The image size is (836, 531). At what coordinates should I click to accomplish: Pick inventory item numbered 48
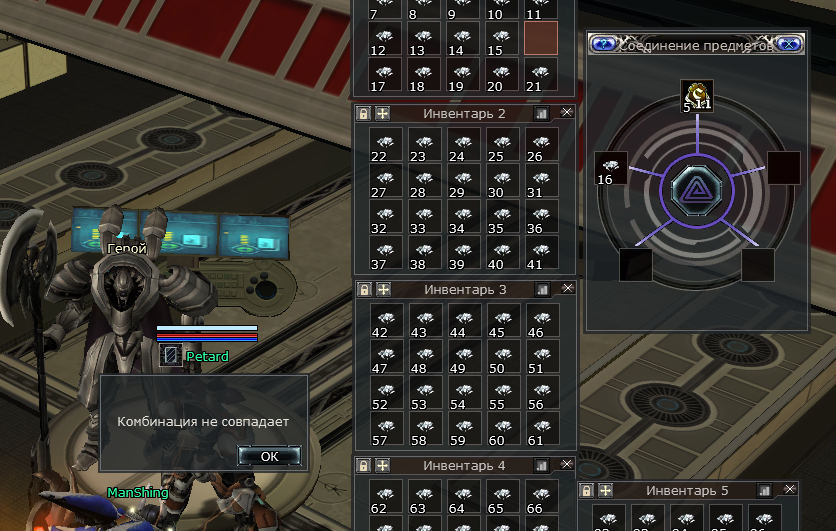coord(424,357)
